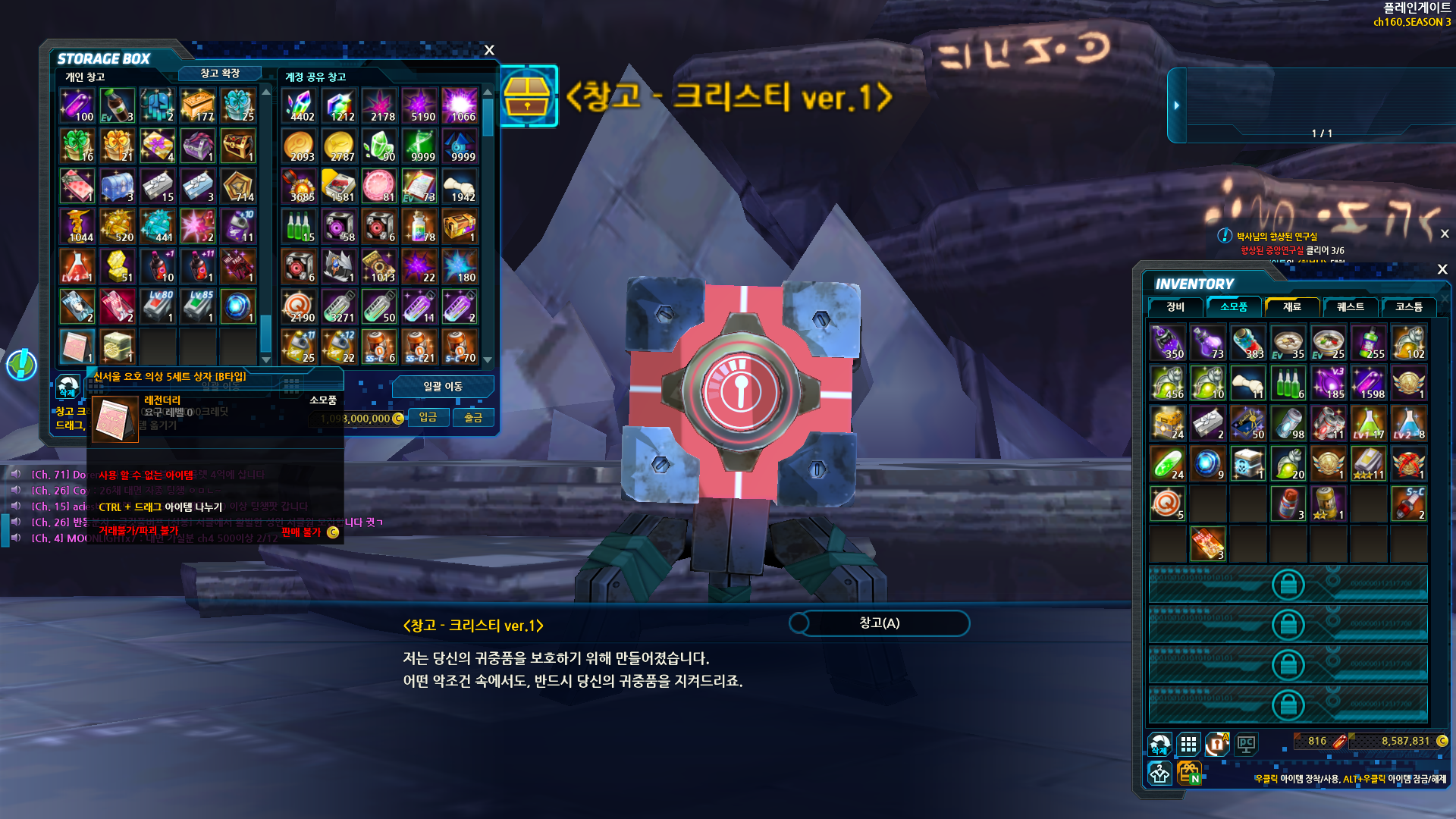Close the Inventory window
The height and width of the screenshot is (819, 1456).
(x=1442, y=269)
